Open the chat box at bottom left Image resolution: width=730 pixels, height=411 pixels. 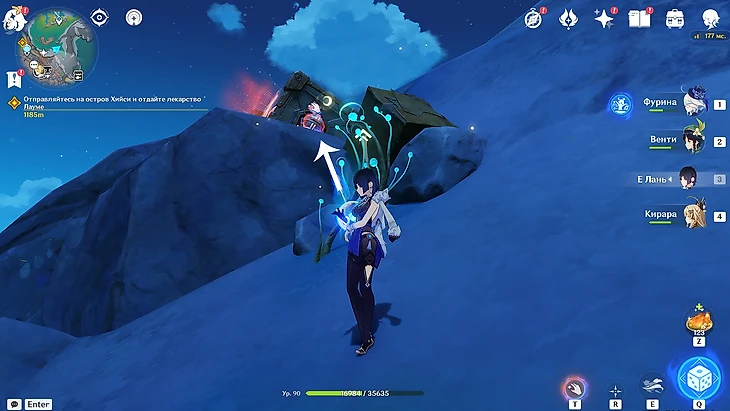14,404
